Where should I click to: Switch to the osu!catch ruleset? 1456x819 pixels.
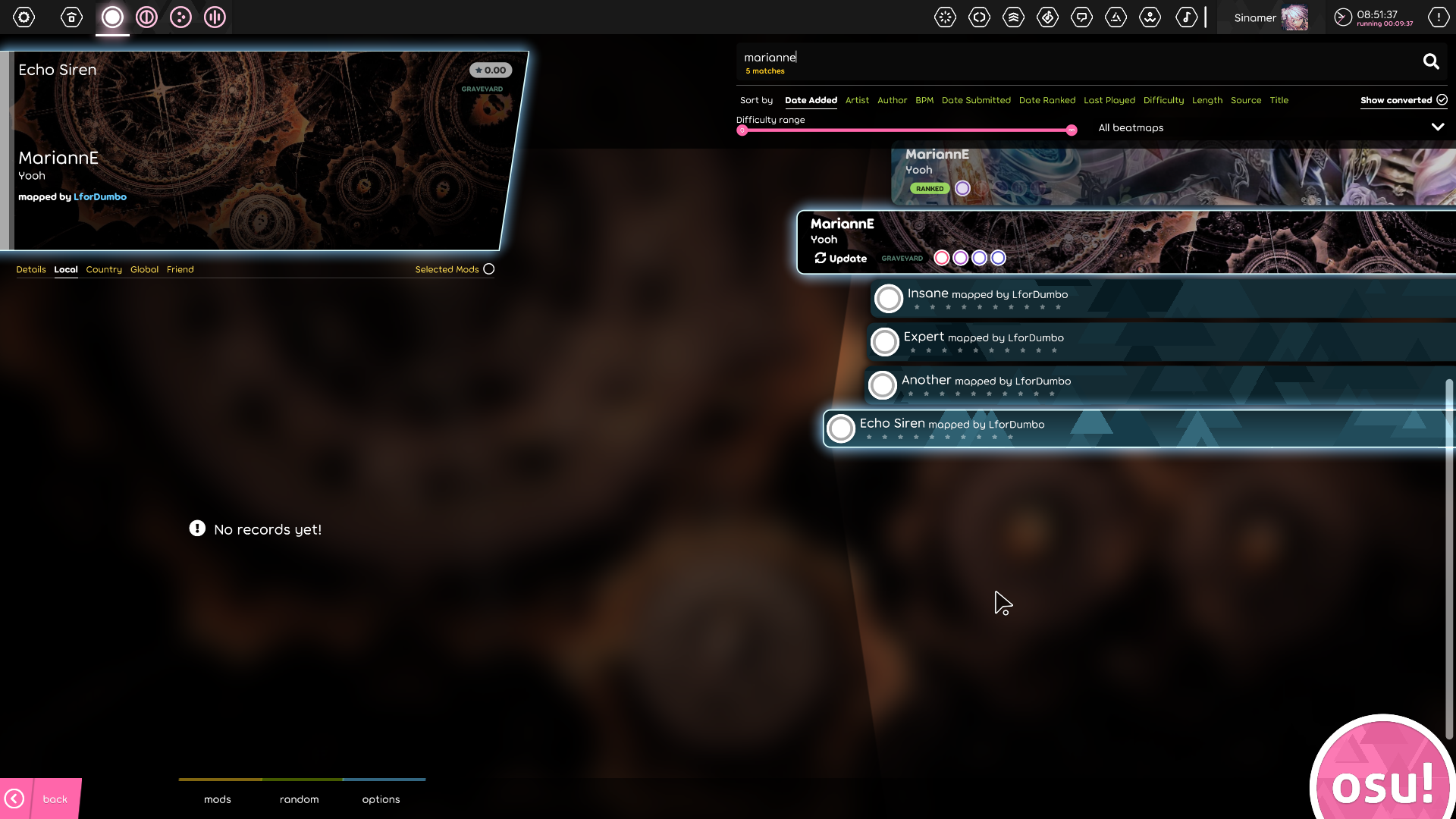click(x=180, y=17)
